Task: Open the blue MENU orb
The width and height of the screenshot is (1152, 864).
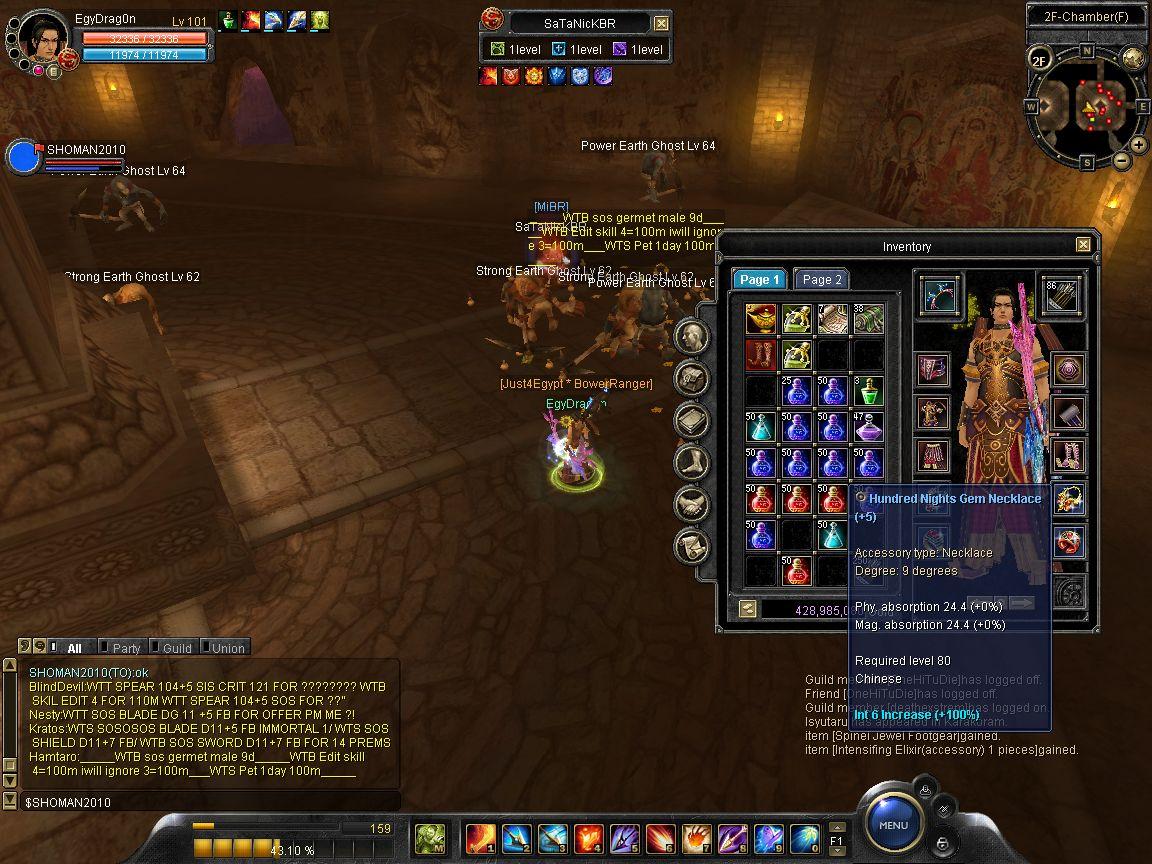Action: tap(893, 825)
